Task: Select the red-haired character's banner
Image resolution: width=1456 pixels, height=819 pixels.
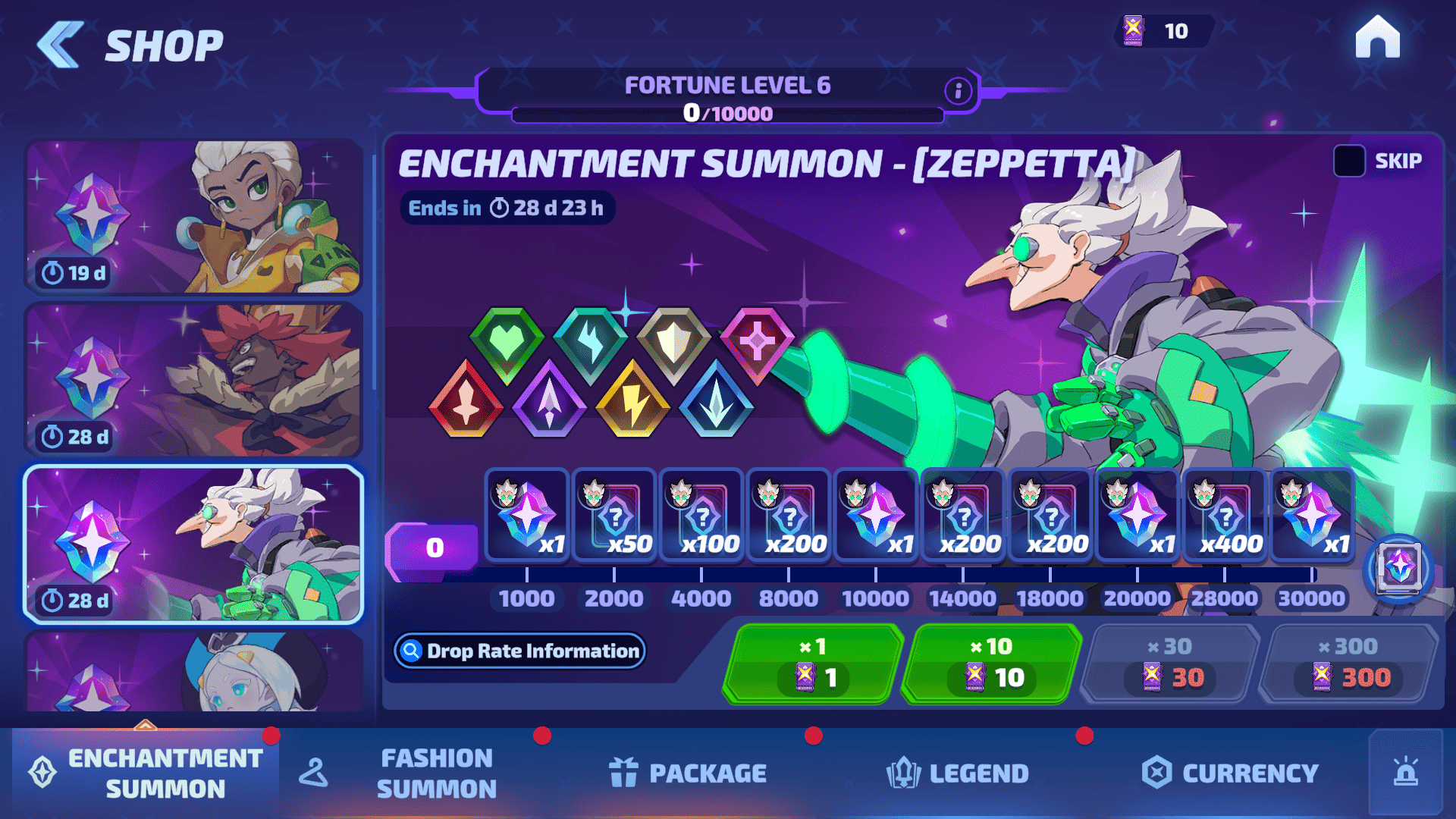Action: [x=193, y=381]
